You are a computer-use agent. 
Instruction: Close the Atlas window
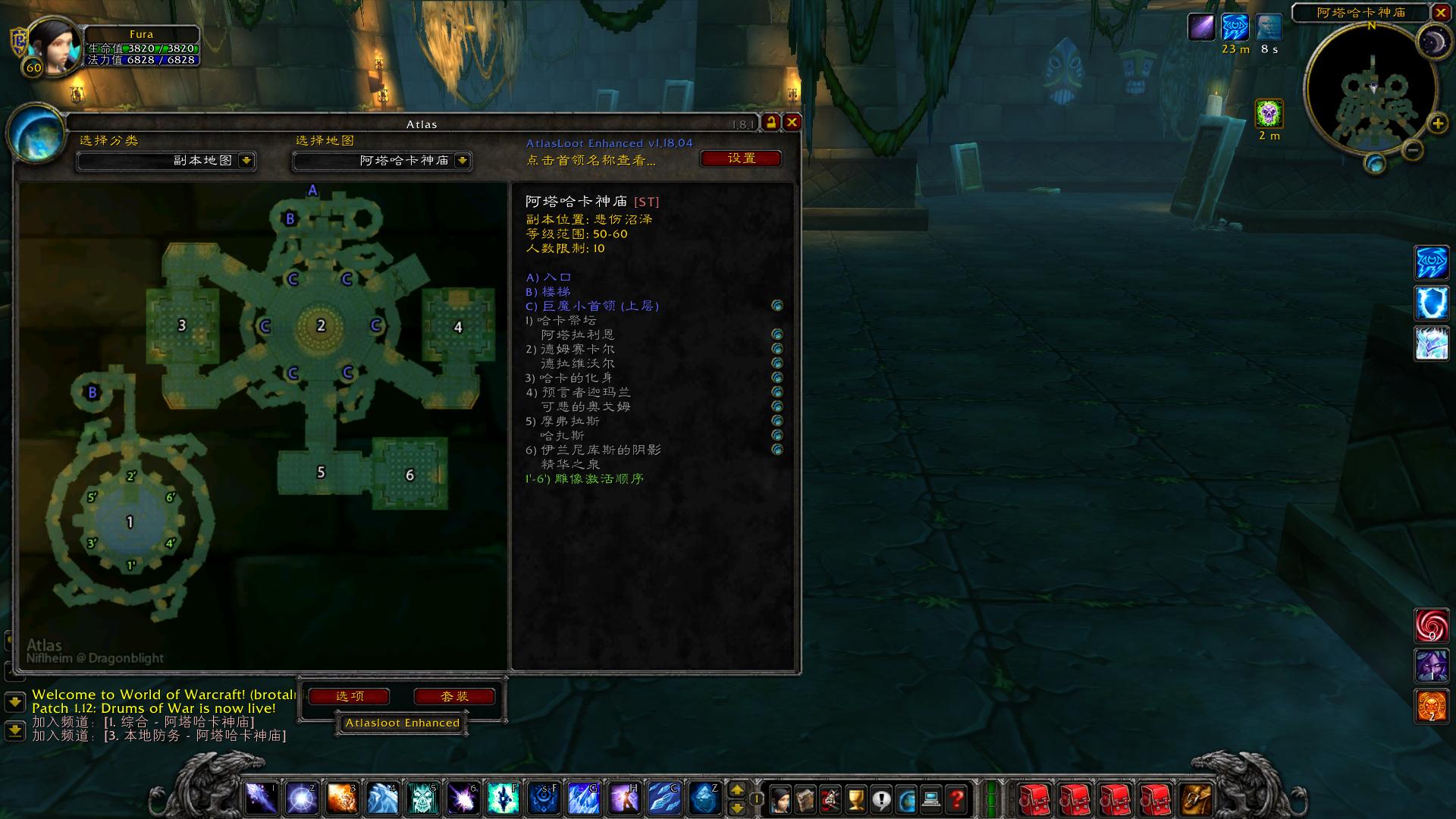click(x=792, y=122)
